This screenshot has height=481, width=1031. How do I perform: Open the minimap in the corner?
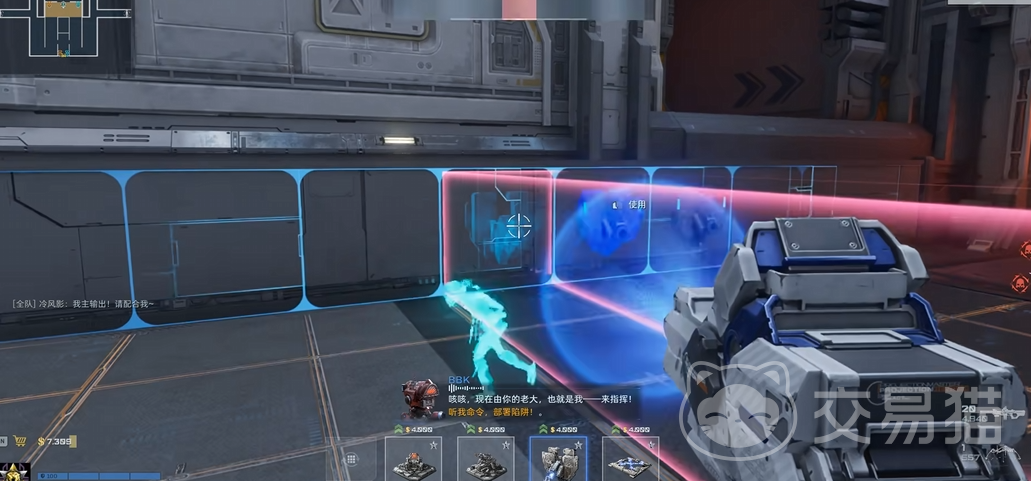tap(65, 27)
